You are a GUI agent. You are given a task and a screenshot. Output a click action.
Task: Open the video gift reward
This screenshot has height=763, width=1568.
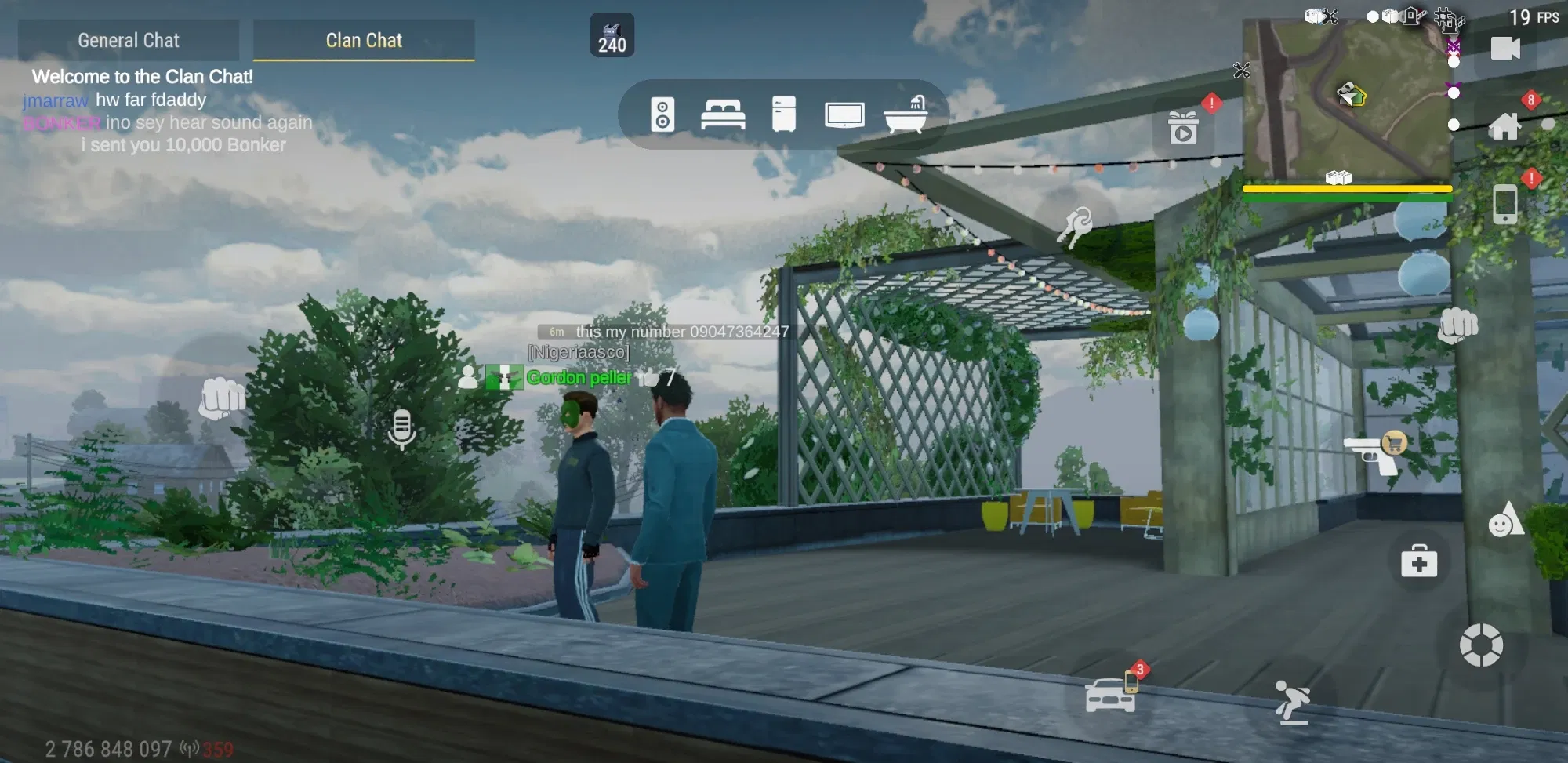point(1183,128)
